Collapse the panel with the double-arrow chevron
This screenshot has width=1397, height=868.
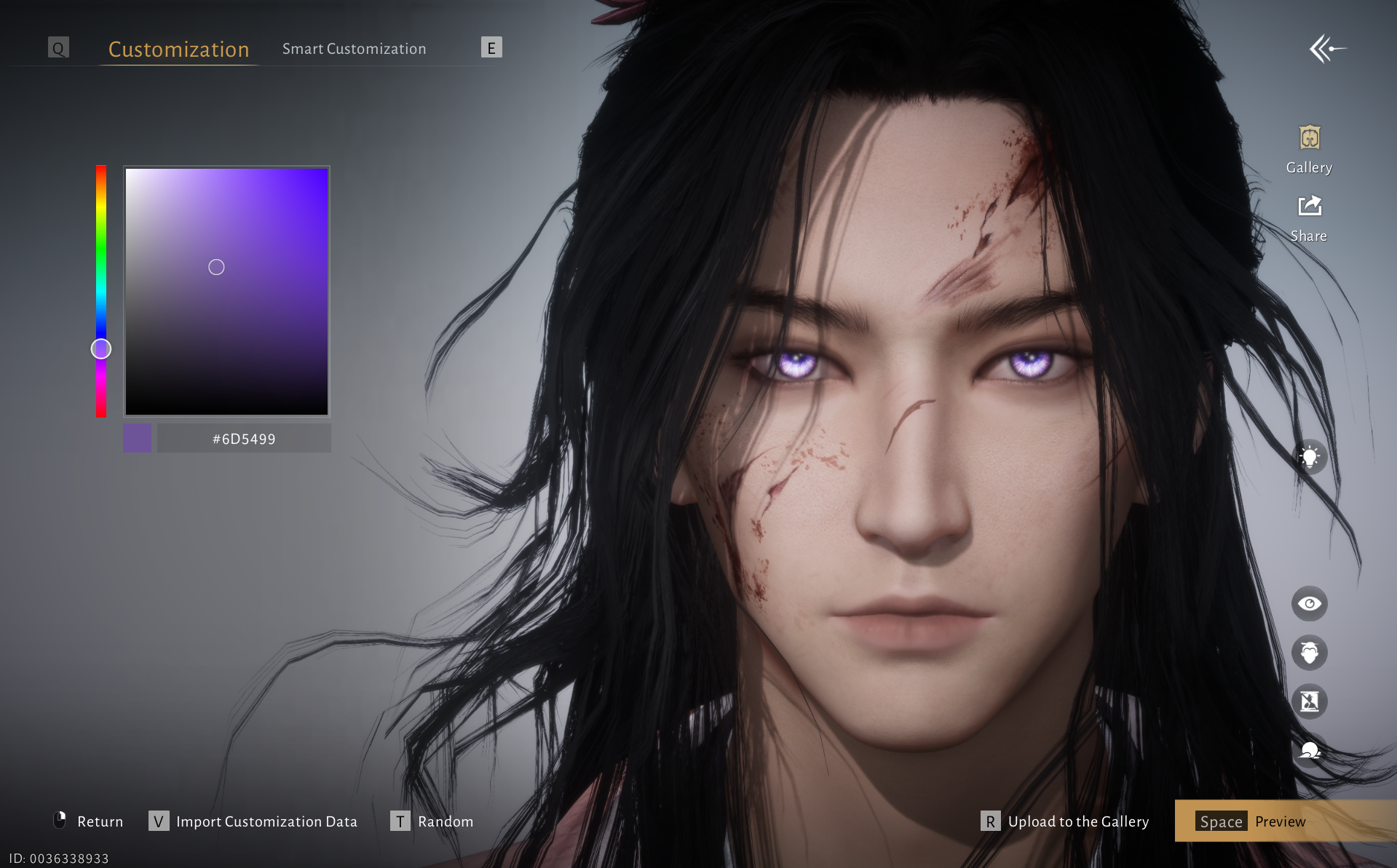1328,48
